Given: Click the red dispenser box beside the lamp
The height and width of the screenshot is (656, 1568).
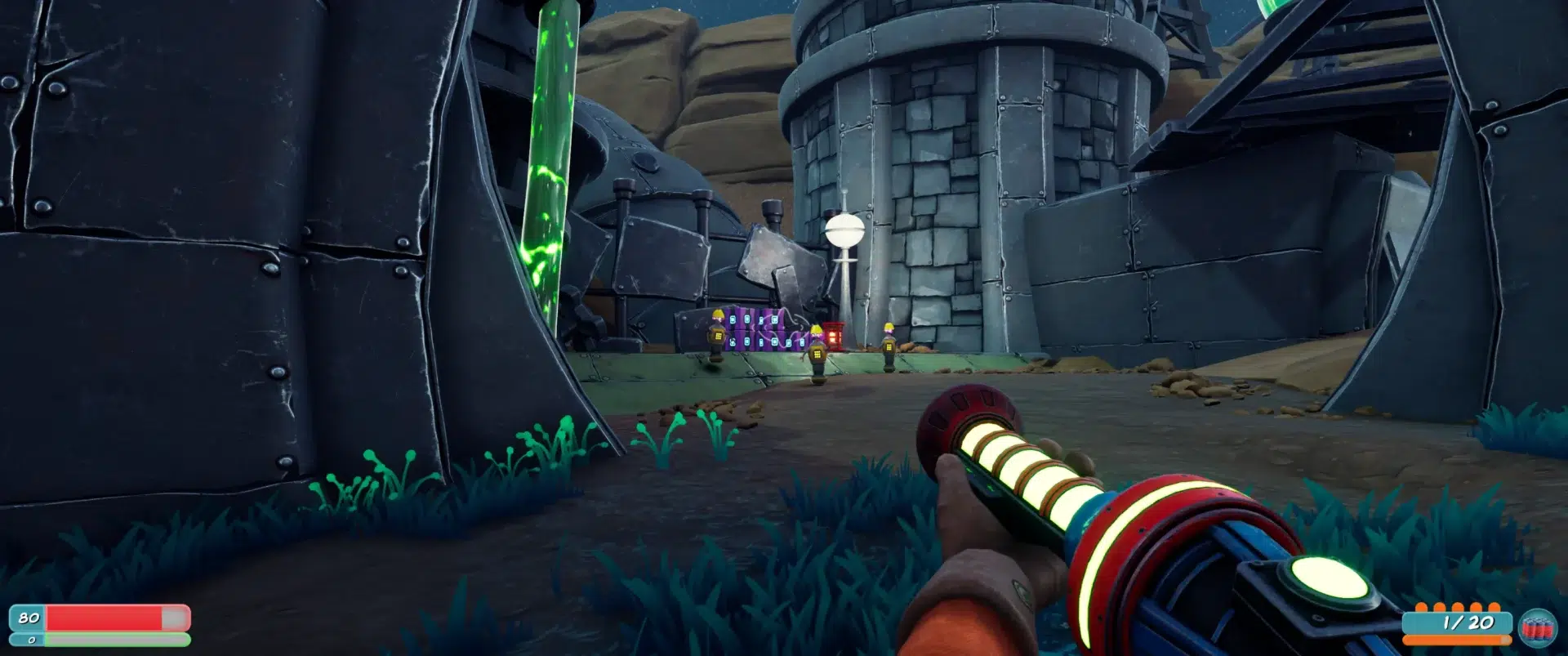Looking at the screenshot, I should pyautogui.click(x=834, y=337).
